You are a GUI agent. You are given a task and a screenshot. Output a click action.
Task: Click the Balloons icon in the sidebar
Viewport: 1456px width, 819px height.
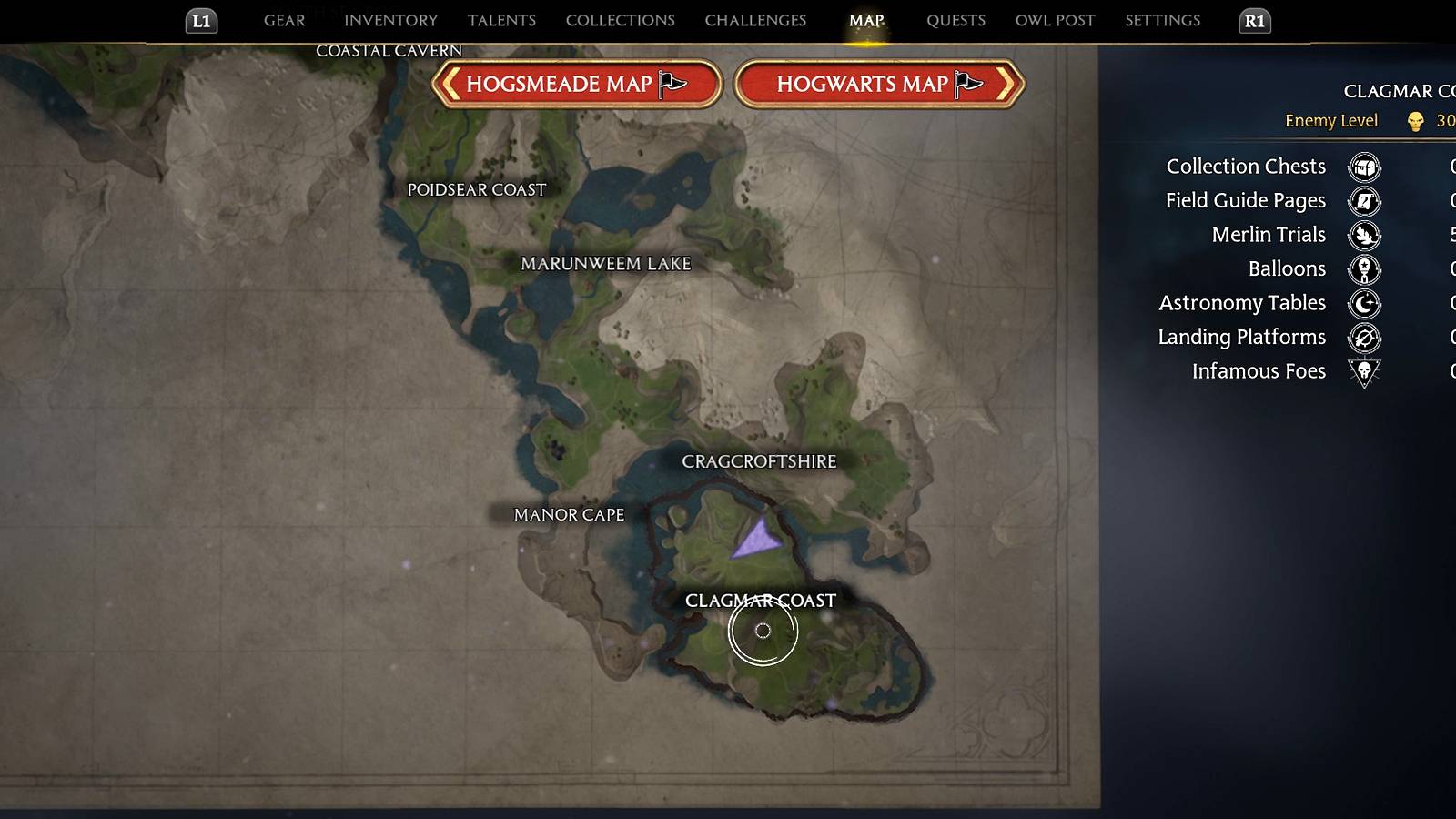(x=1364, y=269)
